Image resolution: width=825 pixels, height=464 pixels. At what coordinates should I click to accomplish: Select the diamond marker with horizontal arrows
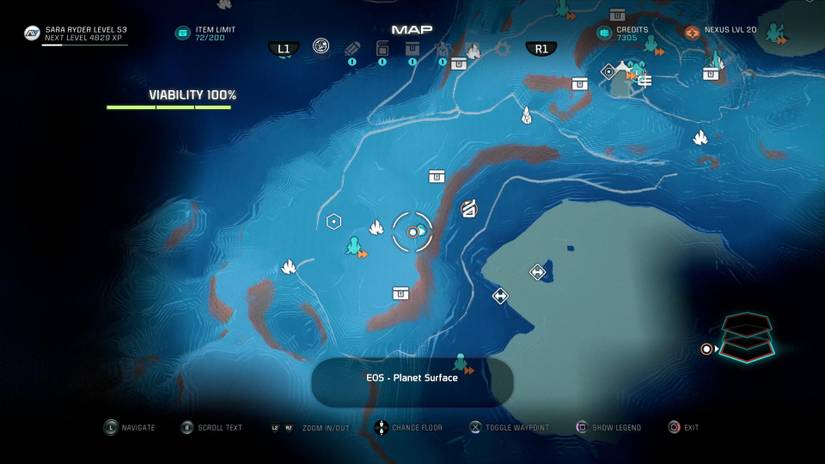[538, 272]
